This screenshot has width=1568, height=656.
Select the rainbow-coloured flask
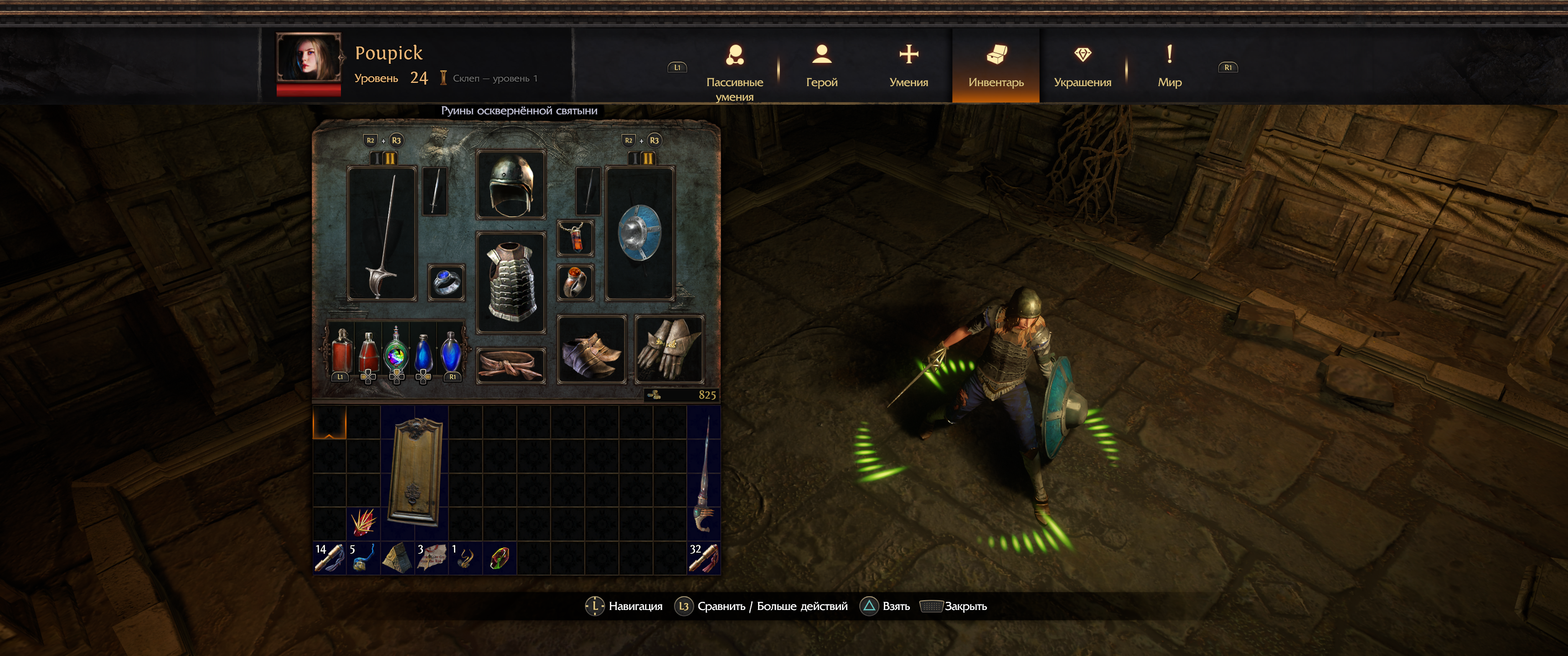point(396,353)
